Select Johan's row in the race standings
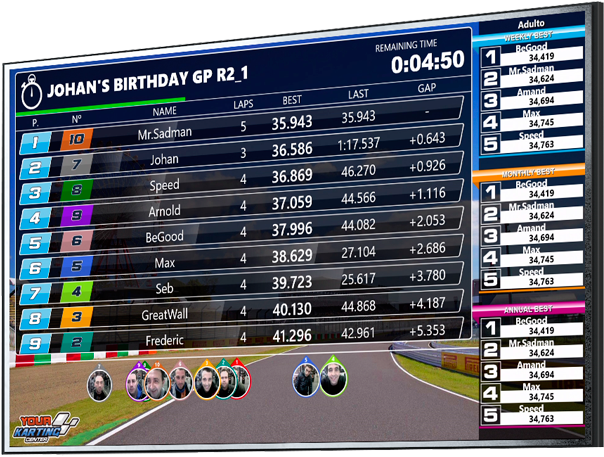 pos(165,159)
